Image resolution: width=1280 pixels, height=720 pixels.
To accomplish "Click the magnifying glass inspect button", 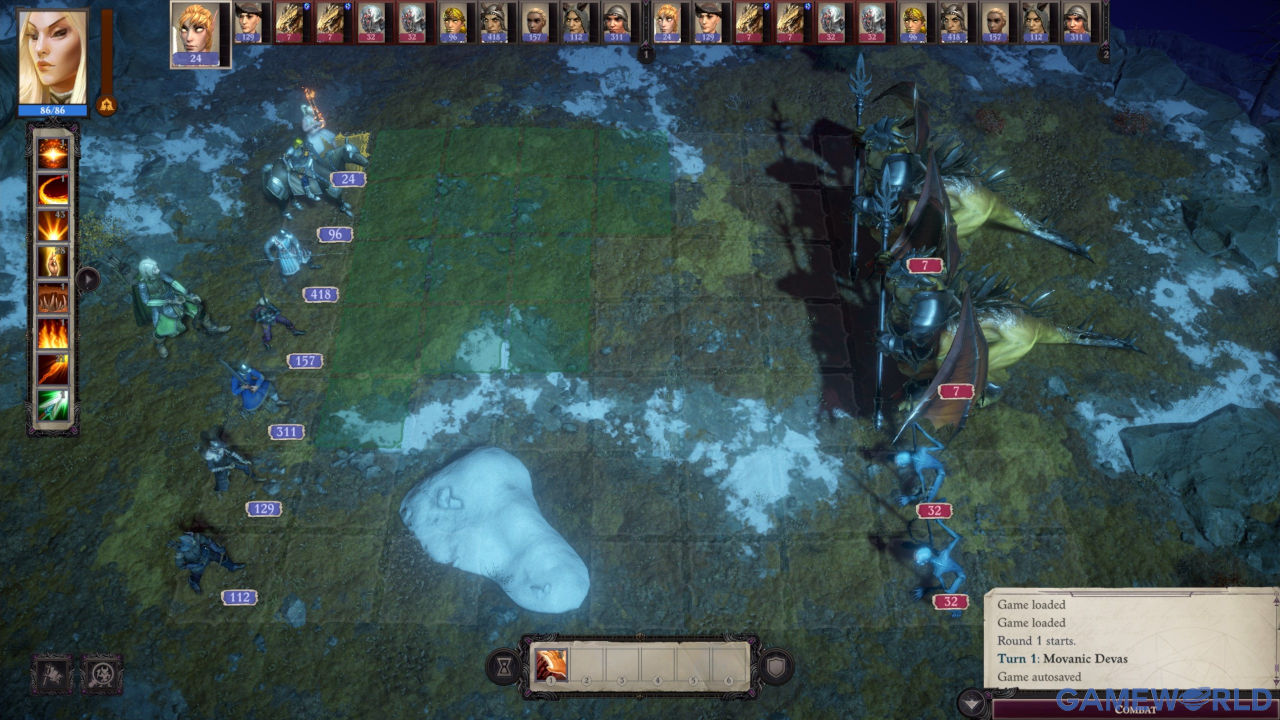I will coord(102,675).
